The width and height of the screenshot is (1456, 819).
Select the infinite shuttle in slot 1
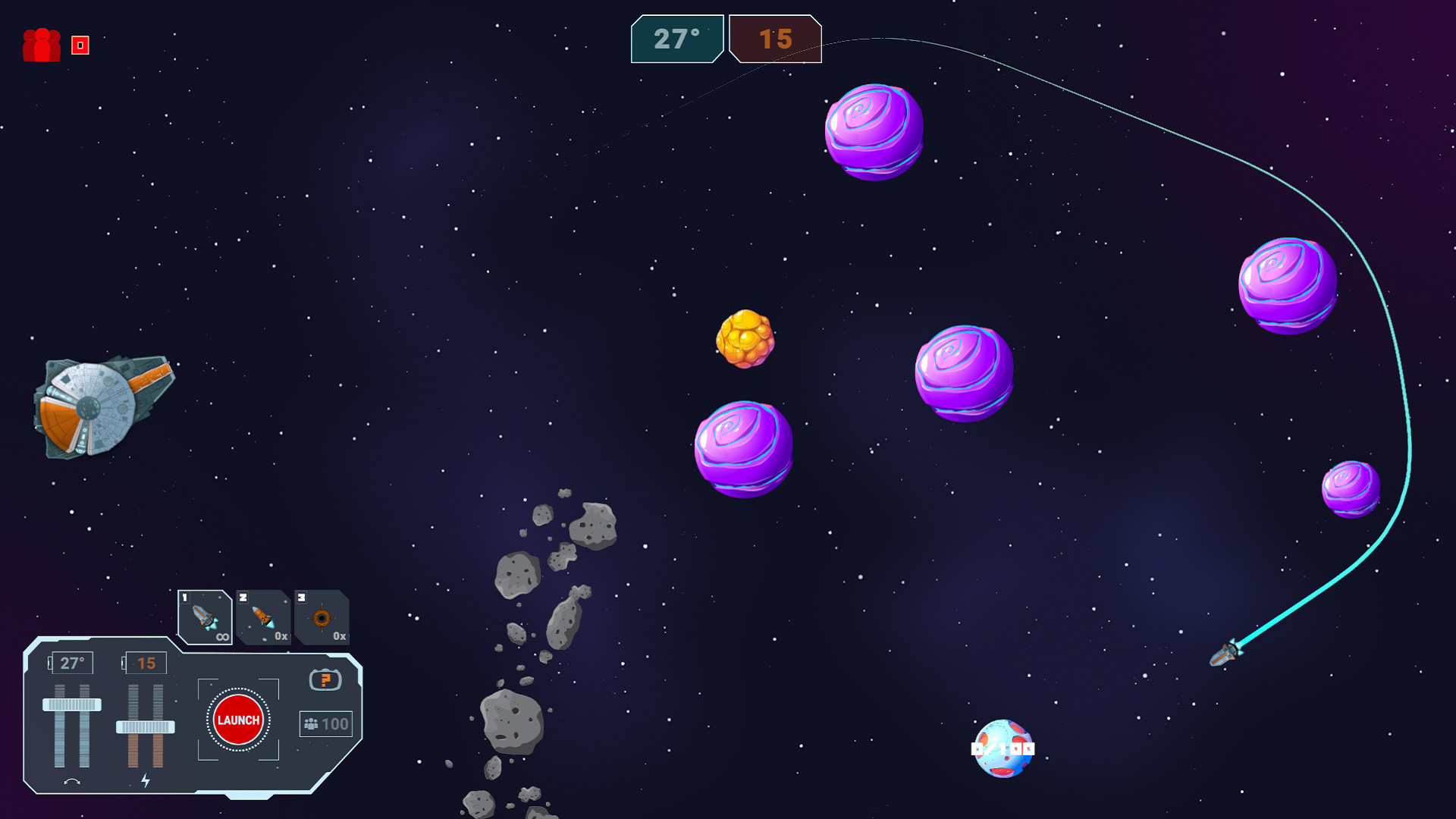[x=205, y=616]
